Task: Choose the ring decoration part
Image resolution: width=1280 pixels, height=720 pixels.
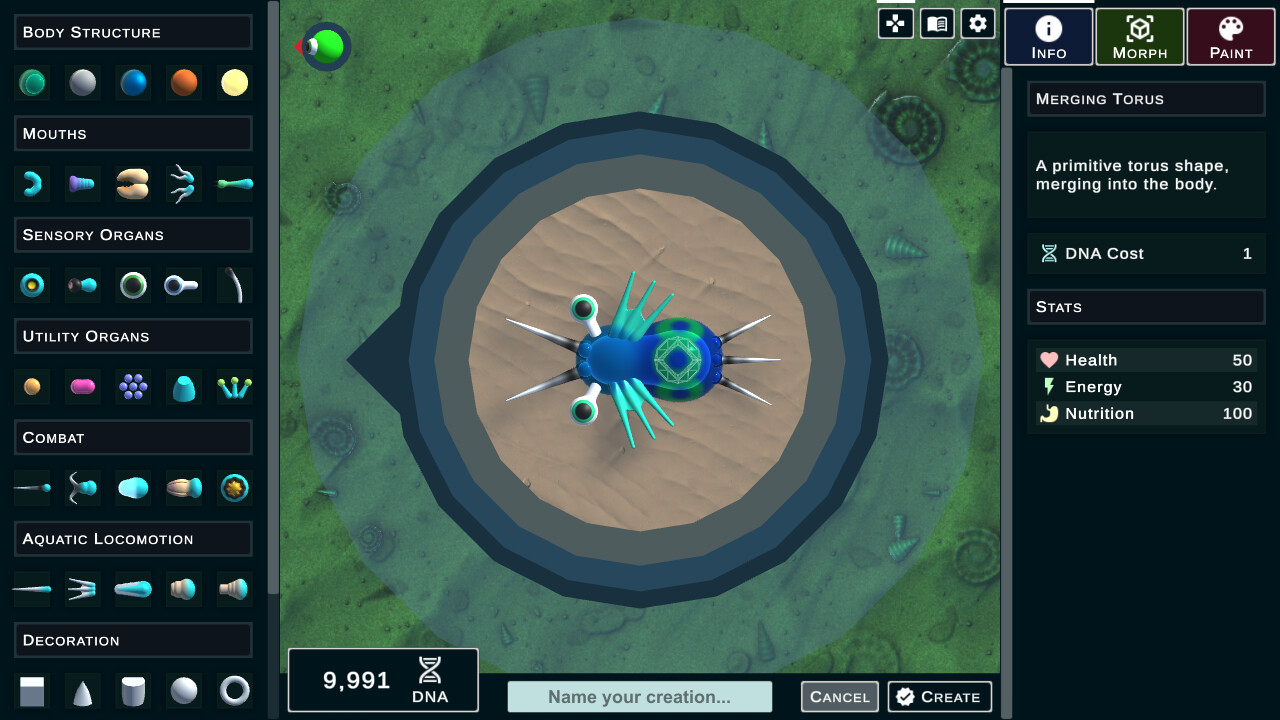Action: coord(234,691)
